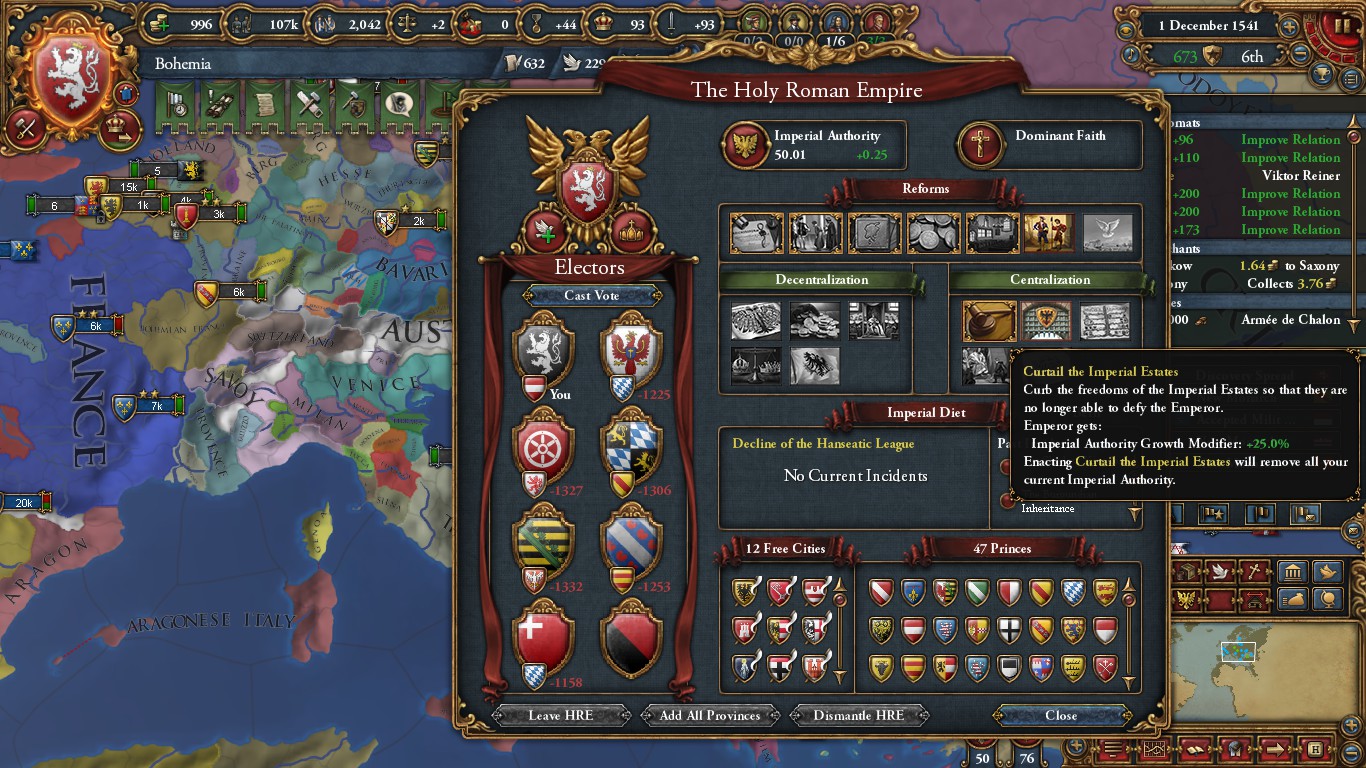Close the Holy Roman Empire window
This screenshot has height=768, width=1366.
(x=1061, y=715)
